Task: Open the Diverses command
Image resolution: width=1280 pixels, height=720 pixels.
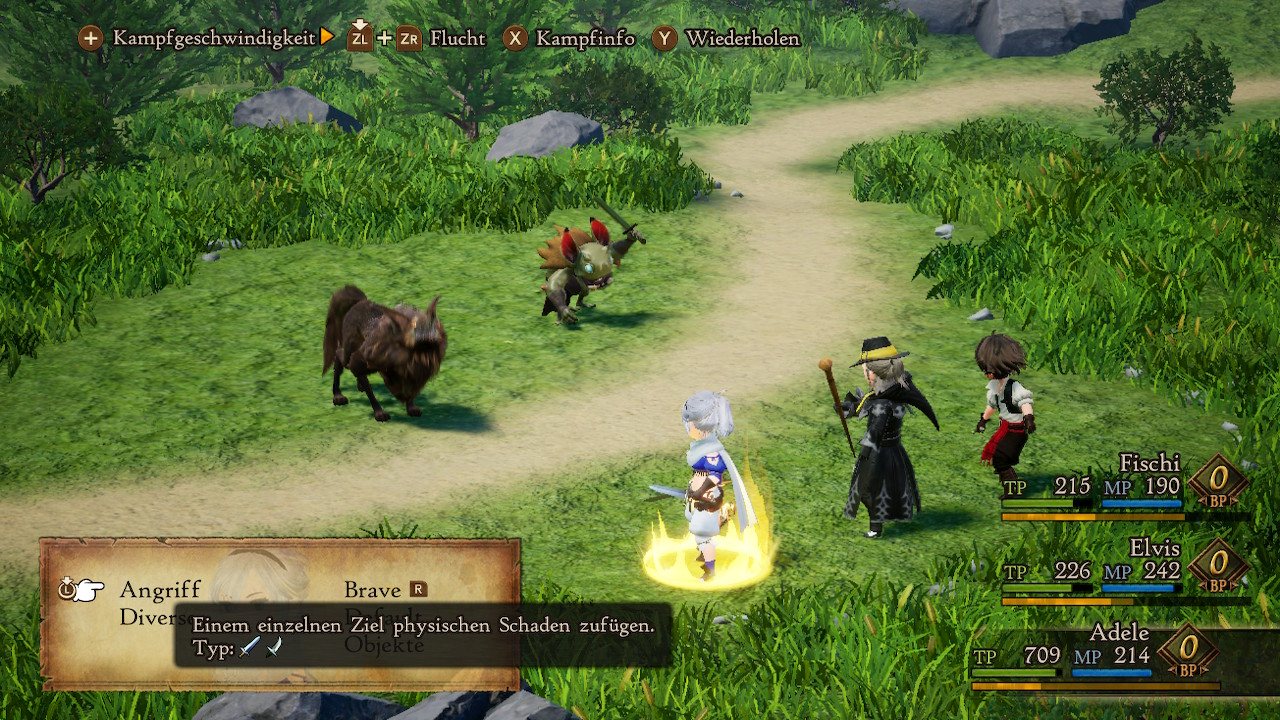Action: [146, 618]
